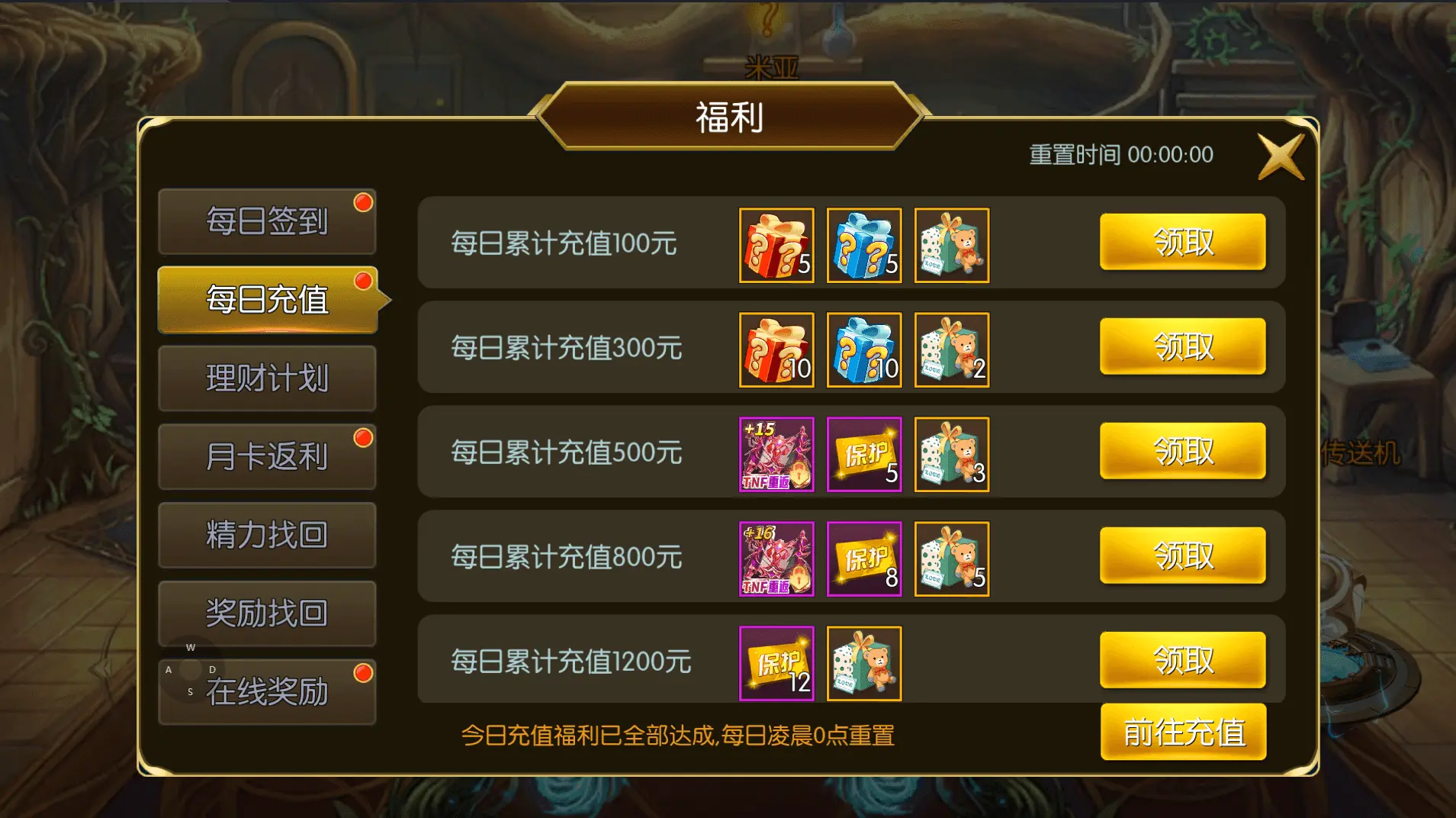Image resolution: width=1456 pixels, height=818 pixels.
Task: Click 领取 for the 500元 tier
Action: coord(1183,451)
